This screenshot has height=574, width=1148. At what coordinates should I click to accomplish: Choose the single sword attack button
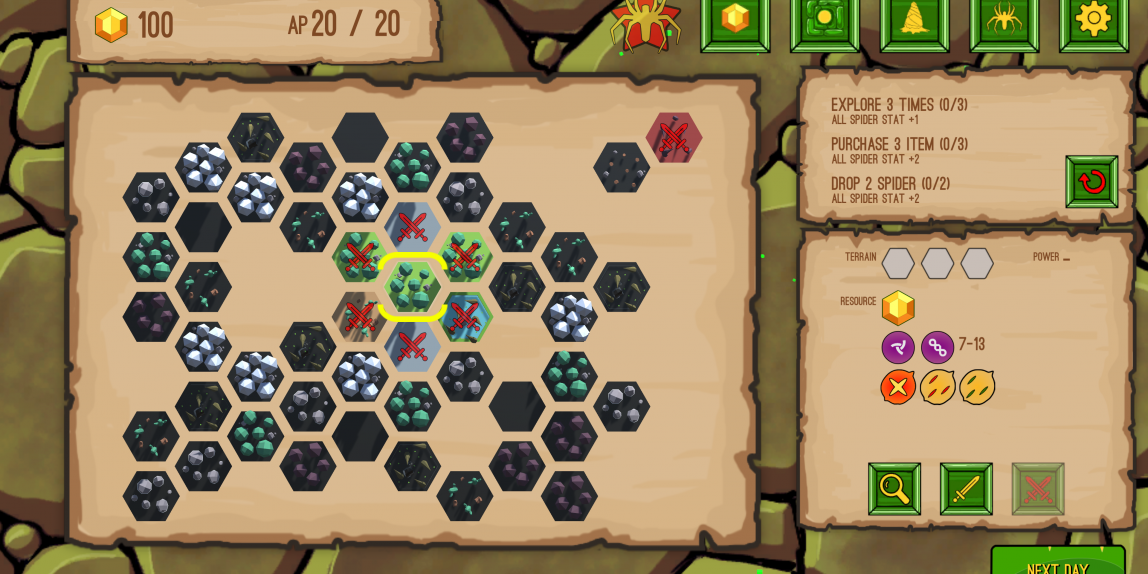966,489
